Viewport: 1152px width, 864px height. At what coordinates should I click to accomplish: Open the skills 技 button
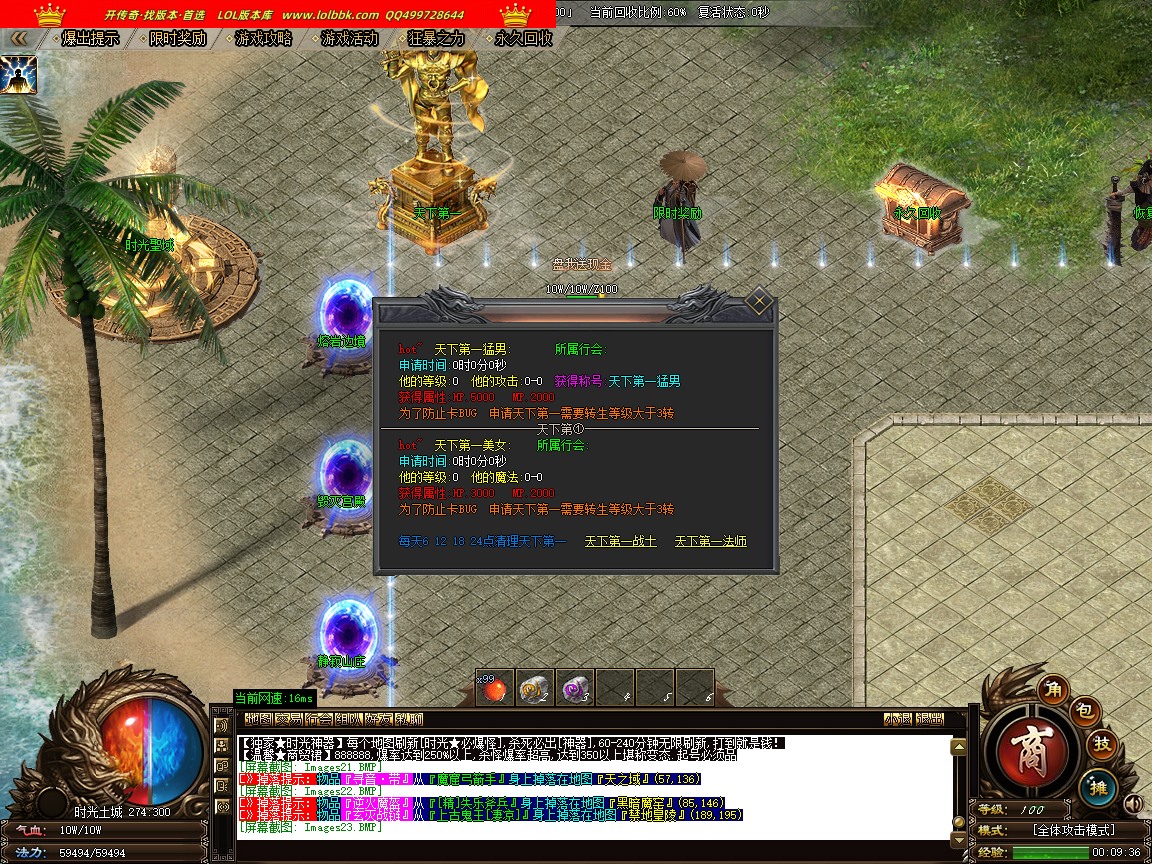[x=1101, y=744]
